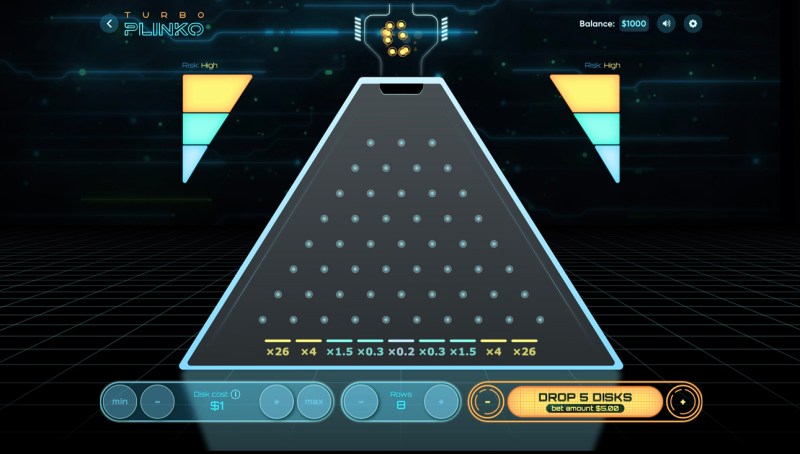This screenshot has width=800, height=454.
Task: Set disk cost to maximum with max
Action: click(x=313, y=401)
